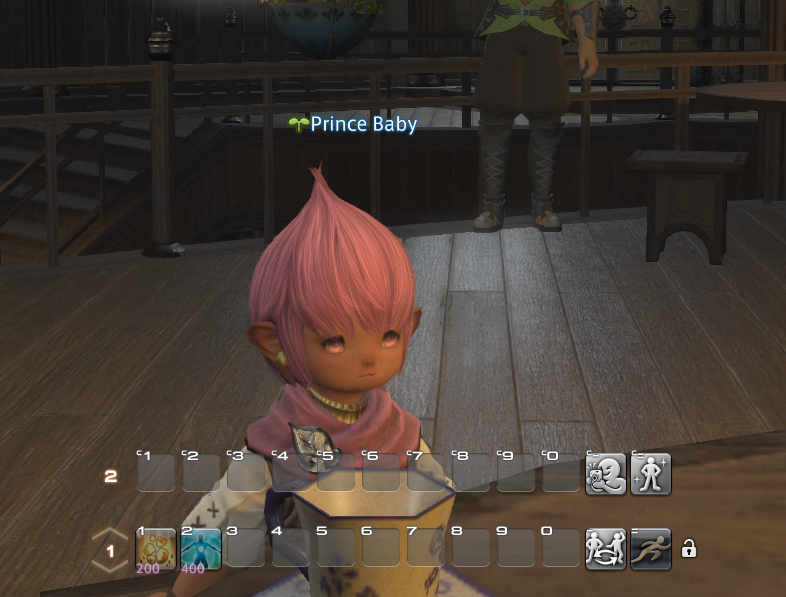This screenshot has height=597, width=786.
Task: Activate the golden ability in hotbar slot 1
Action: (x=155, y=549)
